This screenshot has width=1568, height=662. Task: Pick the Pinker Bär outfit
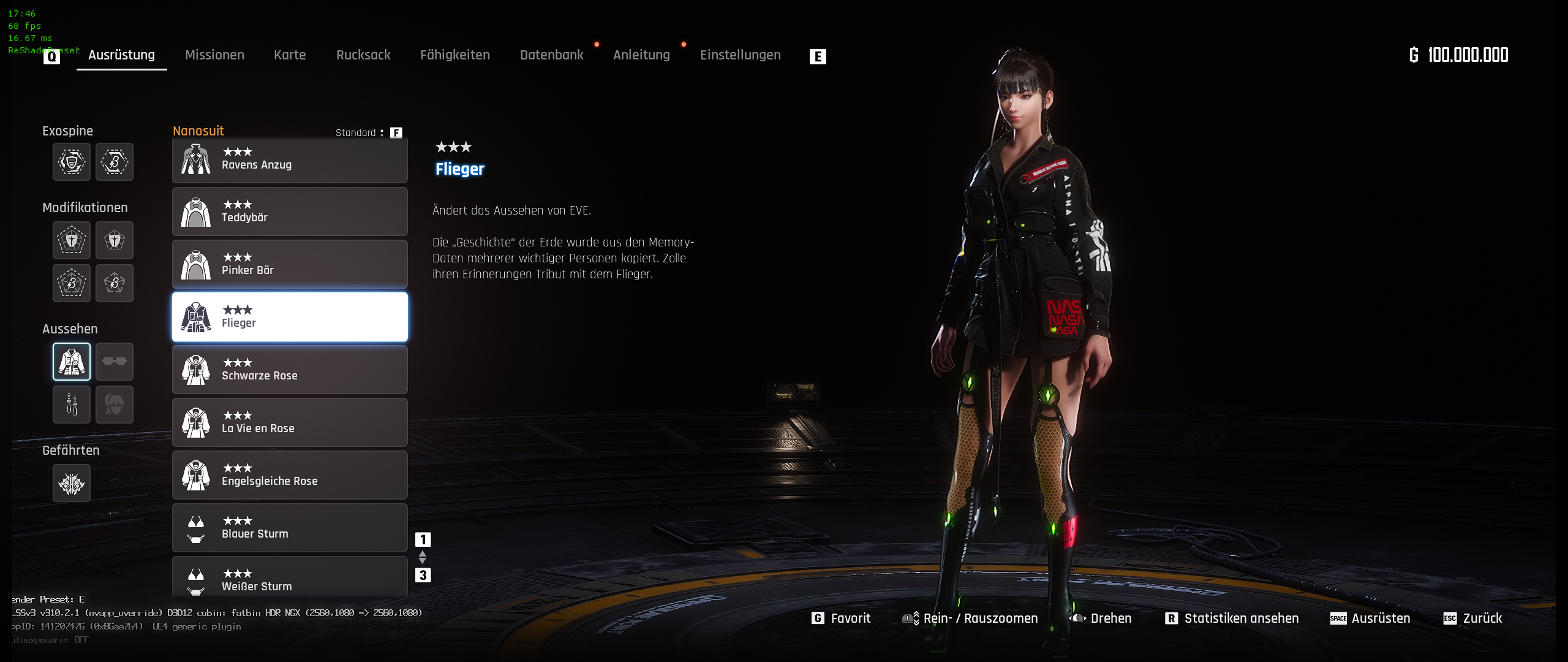[x=290, y=264]
